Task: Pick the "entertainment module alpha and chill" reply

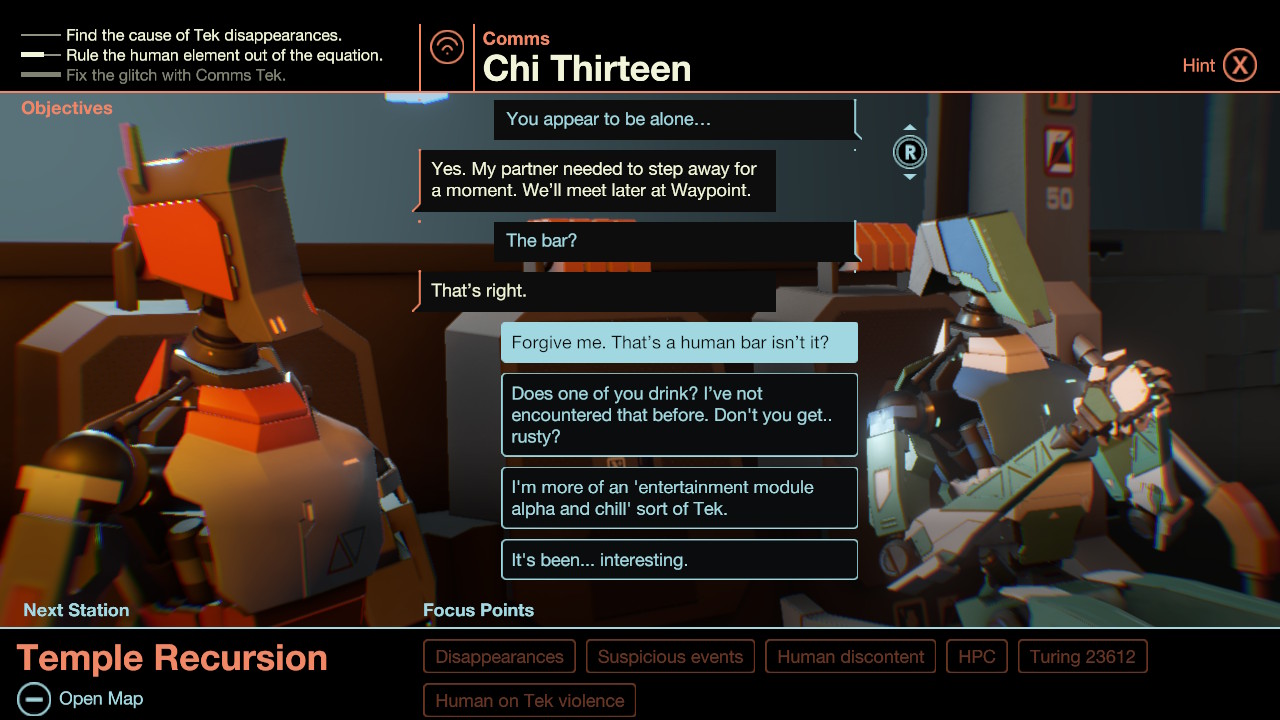Action: 679,498
